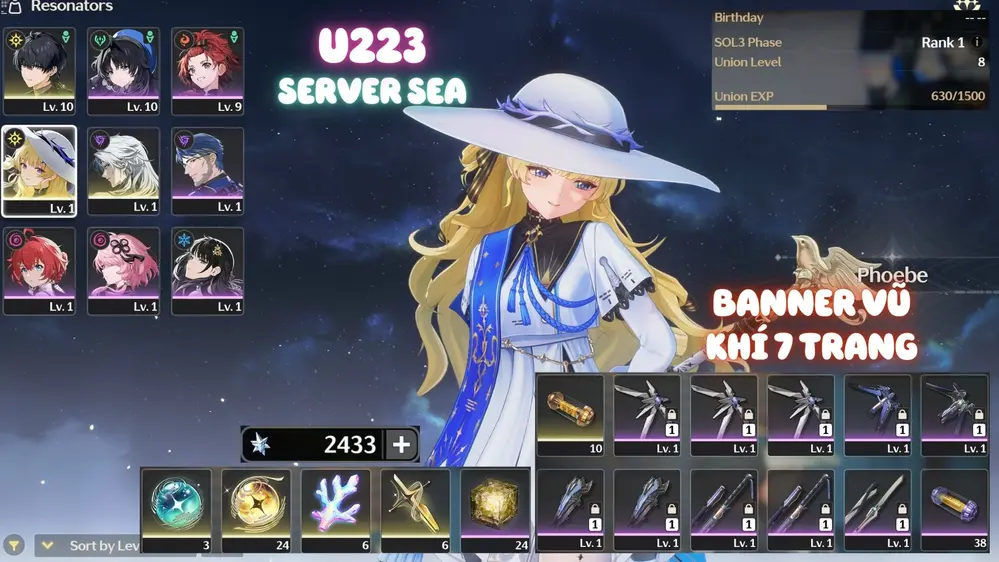Choose the red-haired Lv. 9 resonator
The width and height of the screenshot is (999, 562).
[207, 71]
